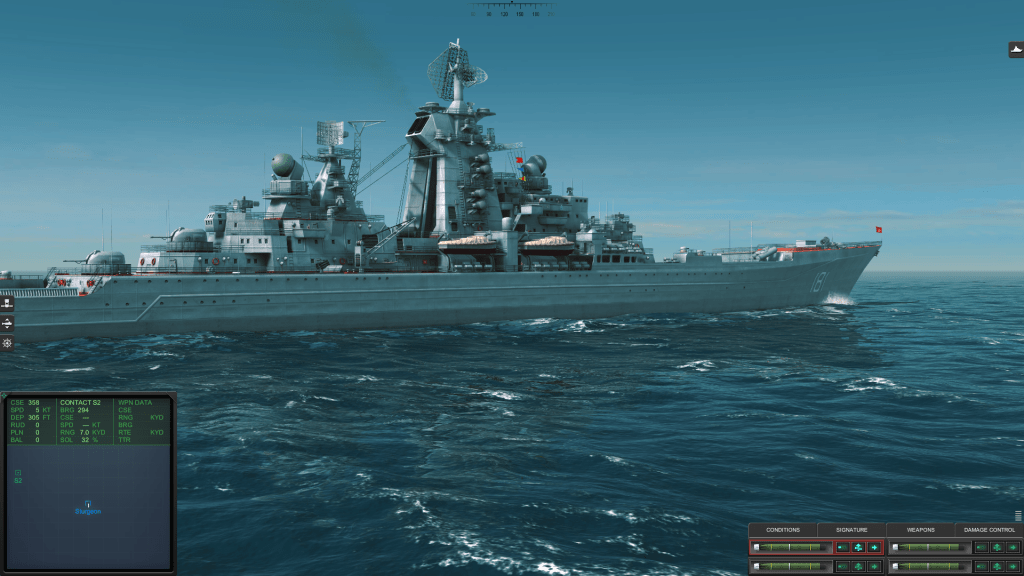Show the Weapons tab
The height and width of the screenshot is (576, 1024).
point(920,530)
